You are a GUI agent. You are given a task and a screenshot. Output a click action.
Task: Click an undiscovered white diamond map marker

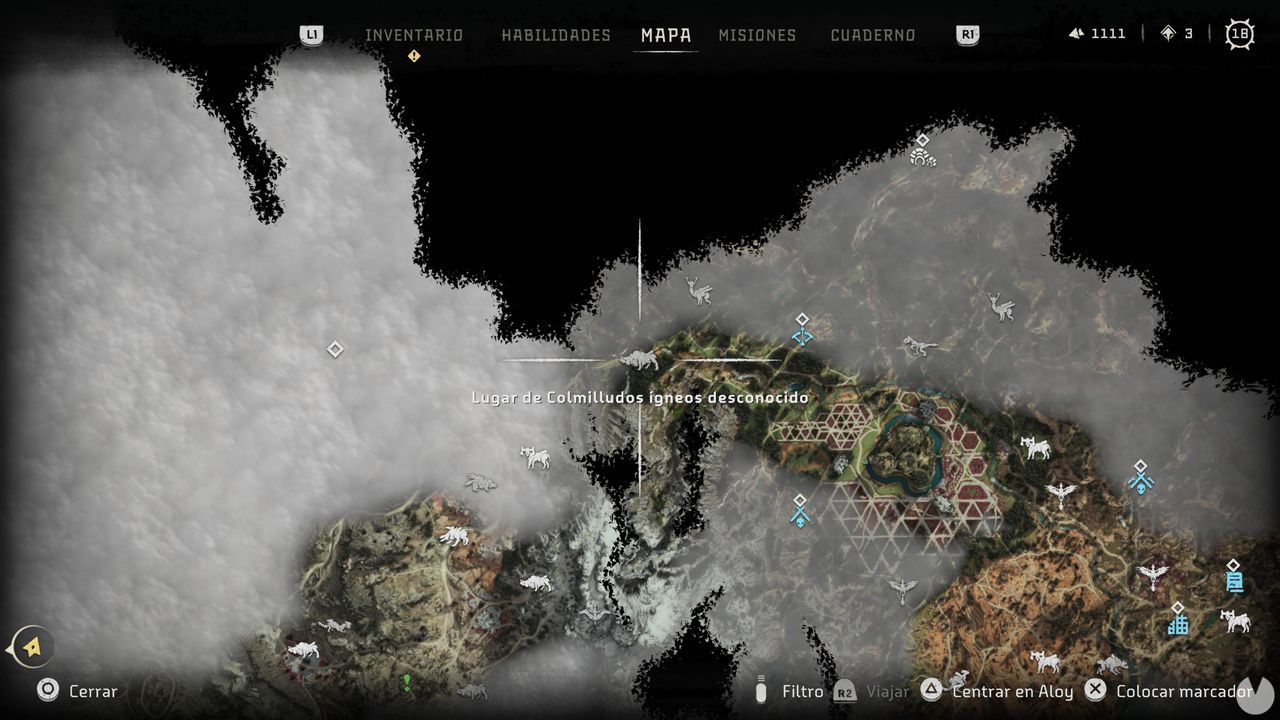point(334,348)
